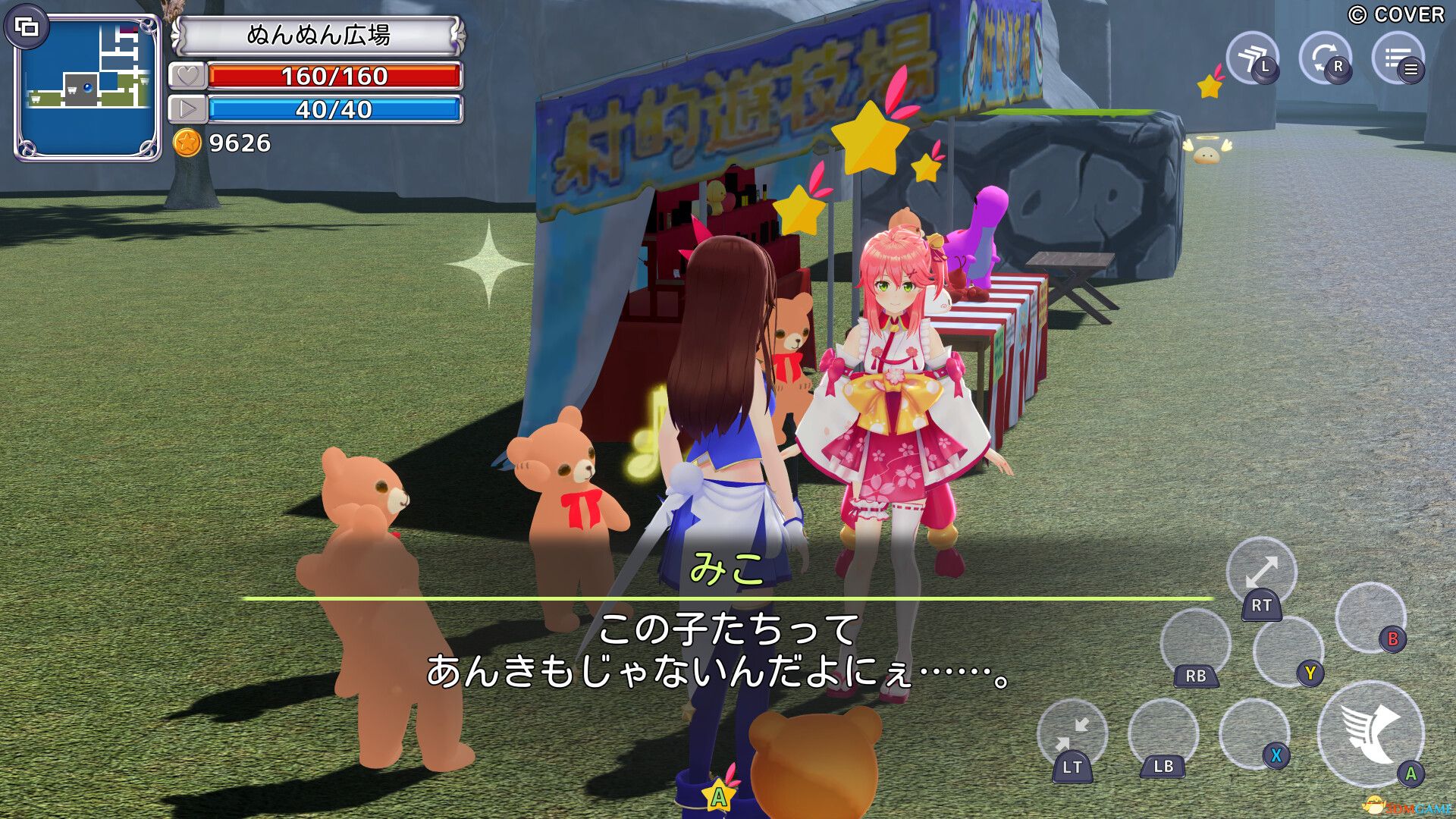Select the play arrow icon beside the blue bar
The width and height of the screenshot is (1456, 819).
coord(188,108)
